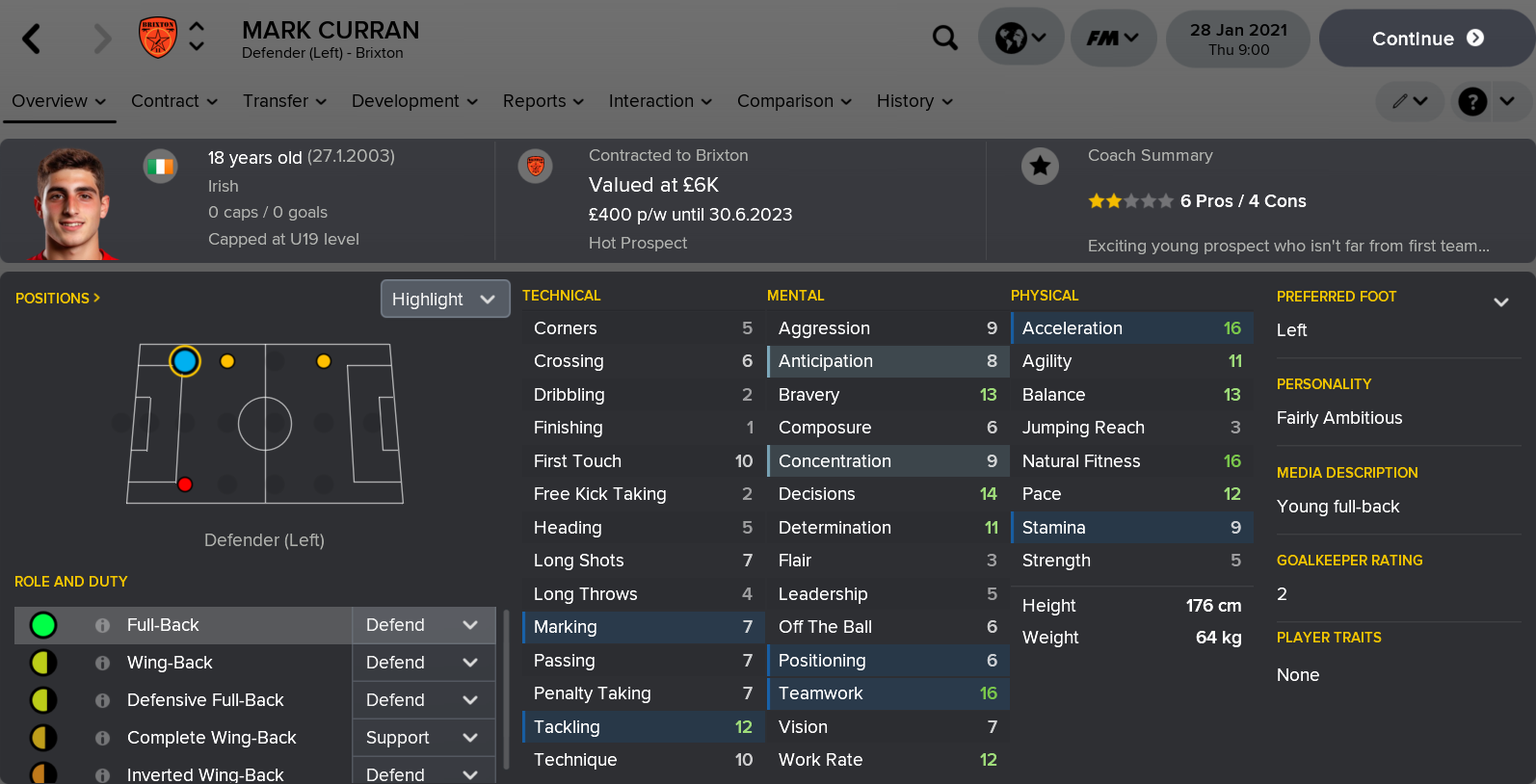This screenshot has width=1536, height=784.
Task: Toggle the green Full-Back role indicator
Action: click(40, 625)
